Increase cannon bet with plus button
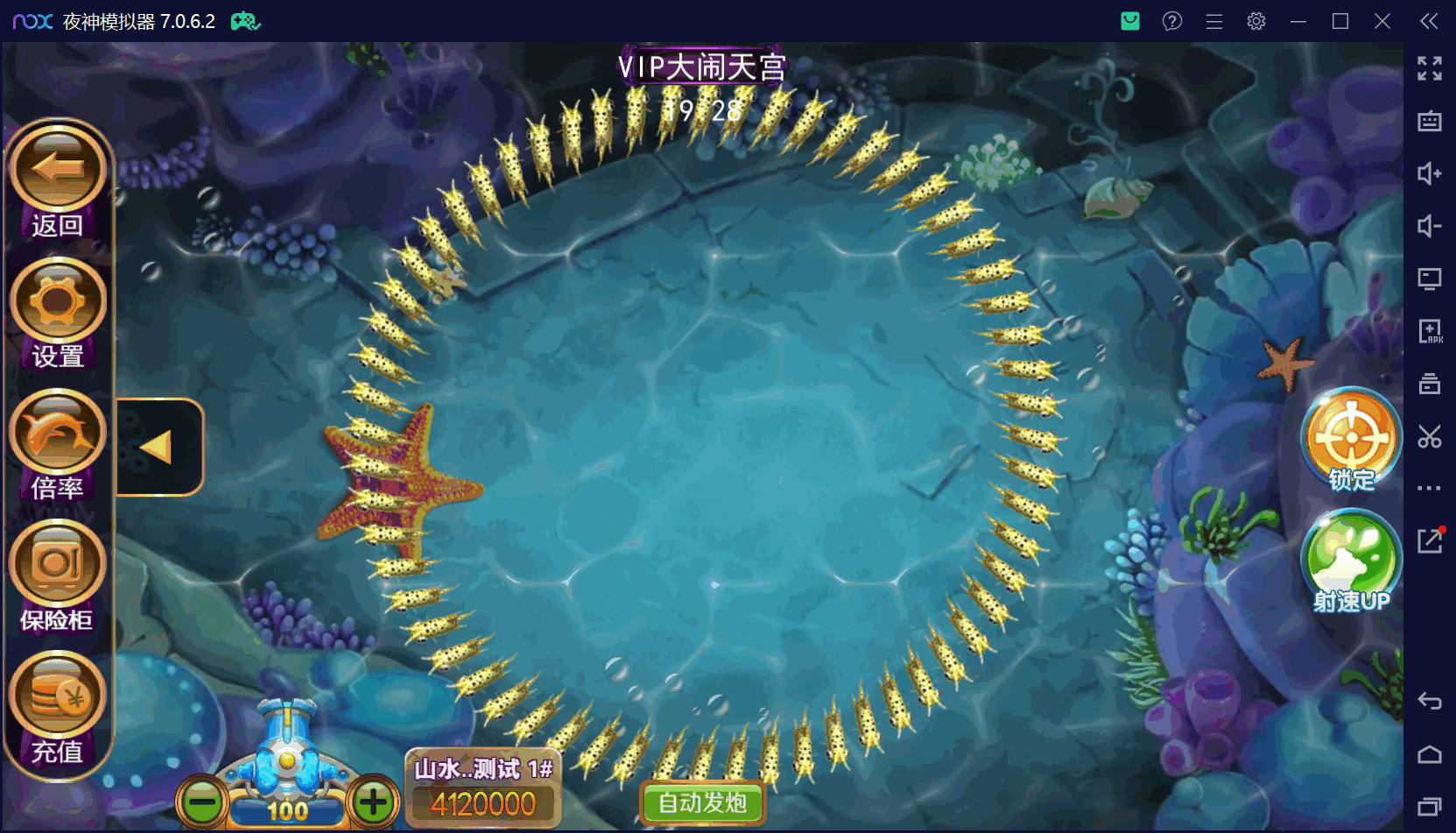Screen dimensions: 1456x833 [x=374, y=801]
